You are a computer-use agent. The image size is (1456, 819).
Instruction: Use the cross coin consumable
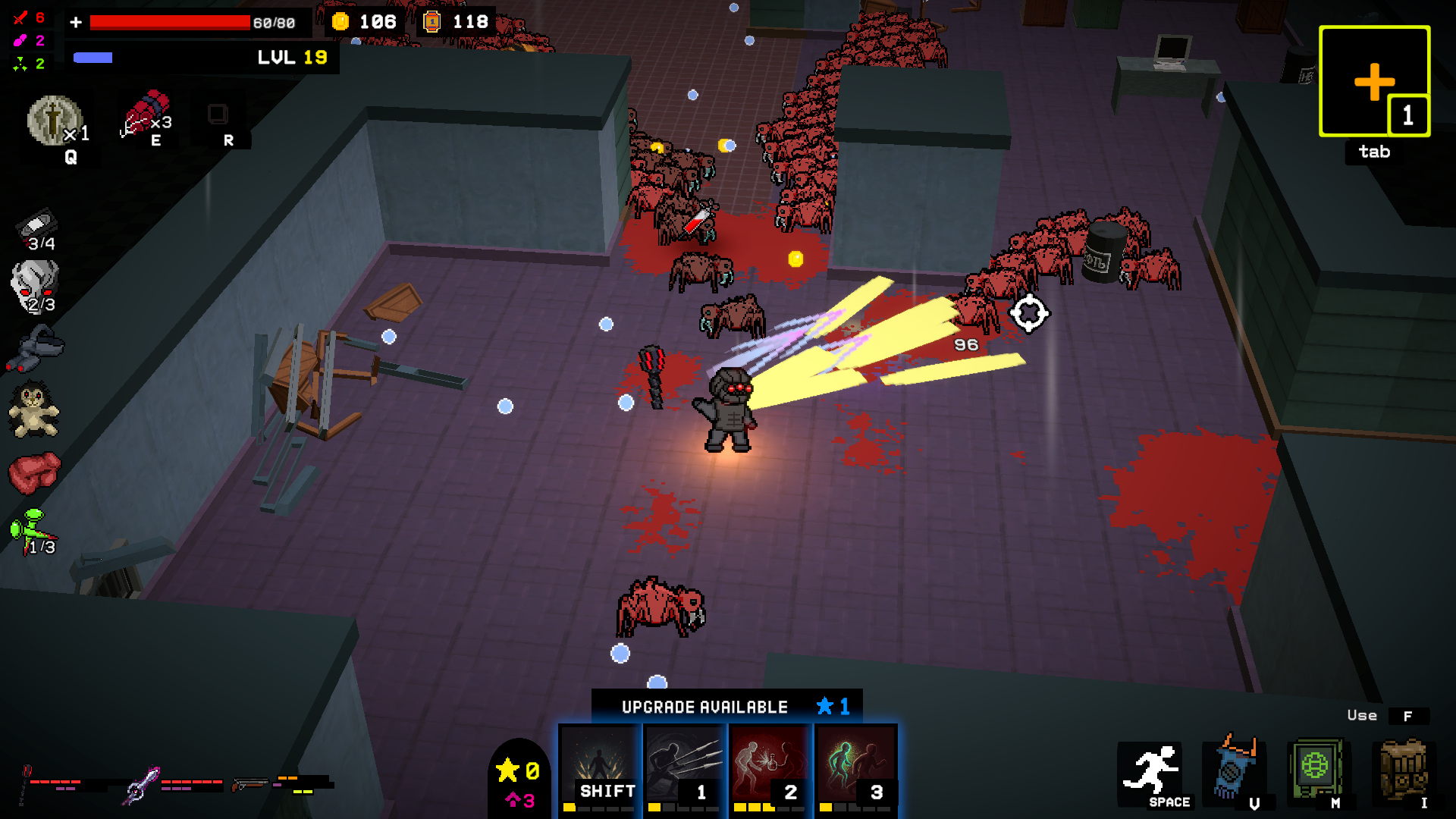pos(52,120)
